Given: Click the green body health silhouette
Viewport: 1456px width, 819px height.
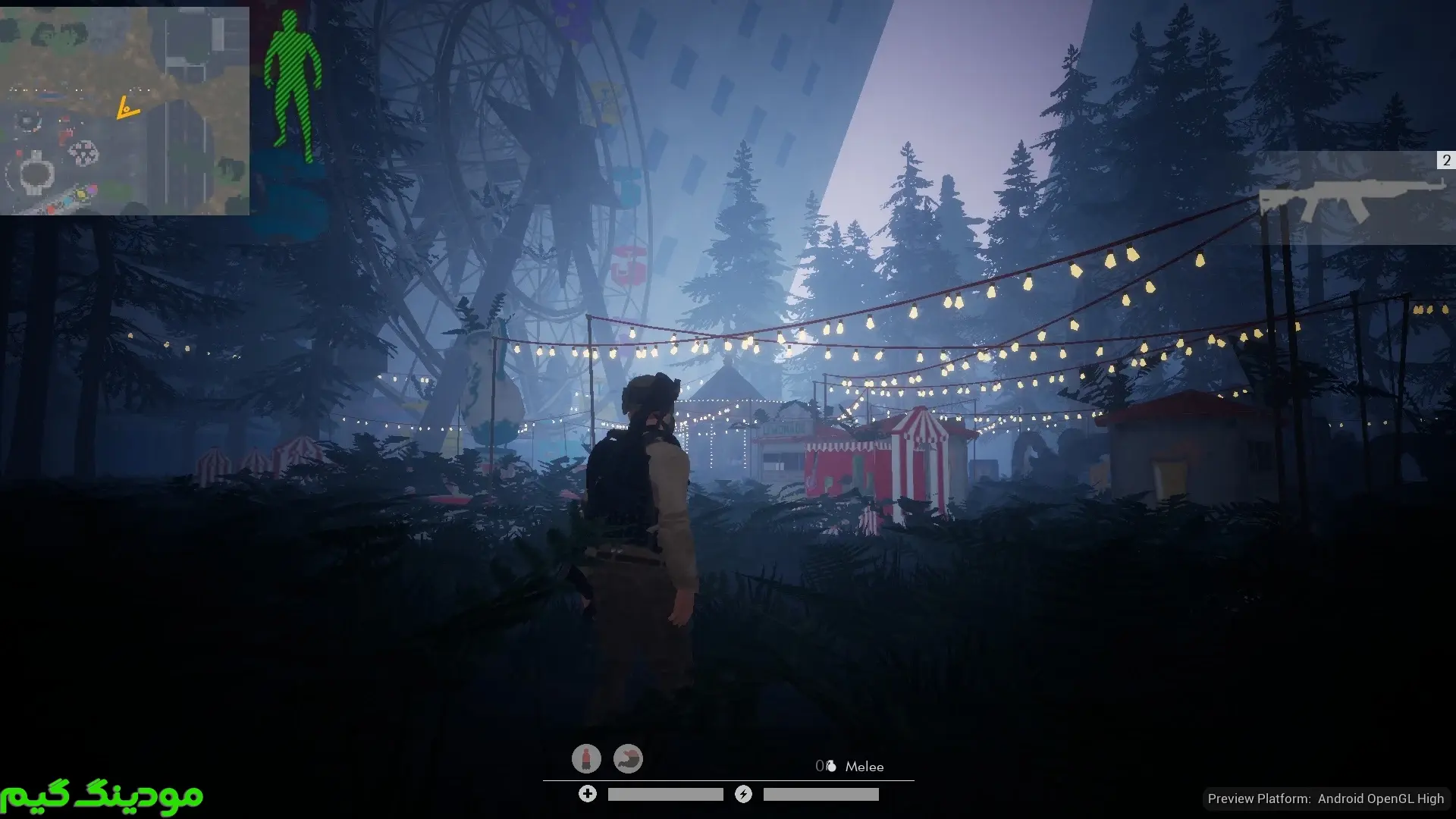Looking at the screenshot, I should (x=293, y=86).
